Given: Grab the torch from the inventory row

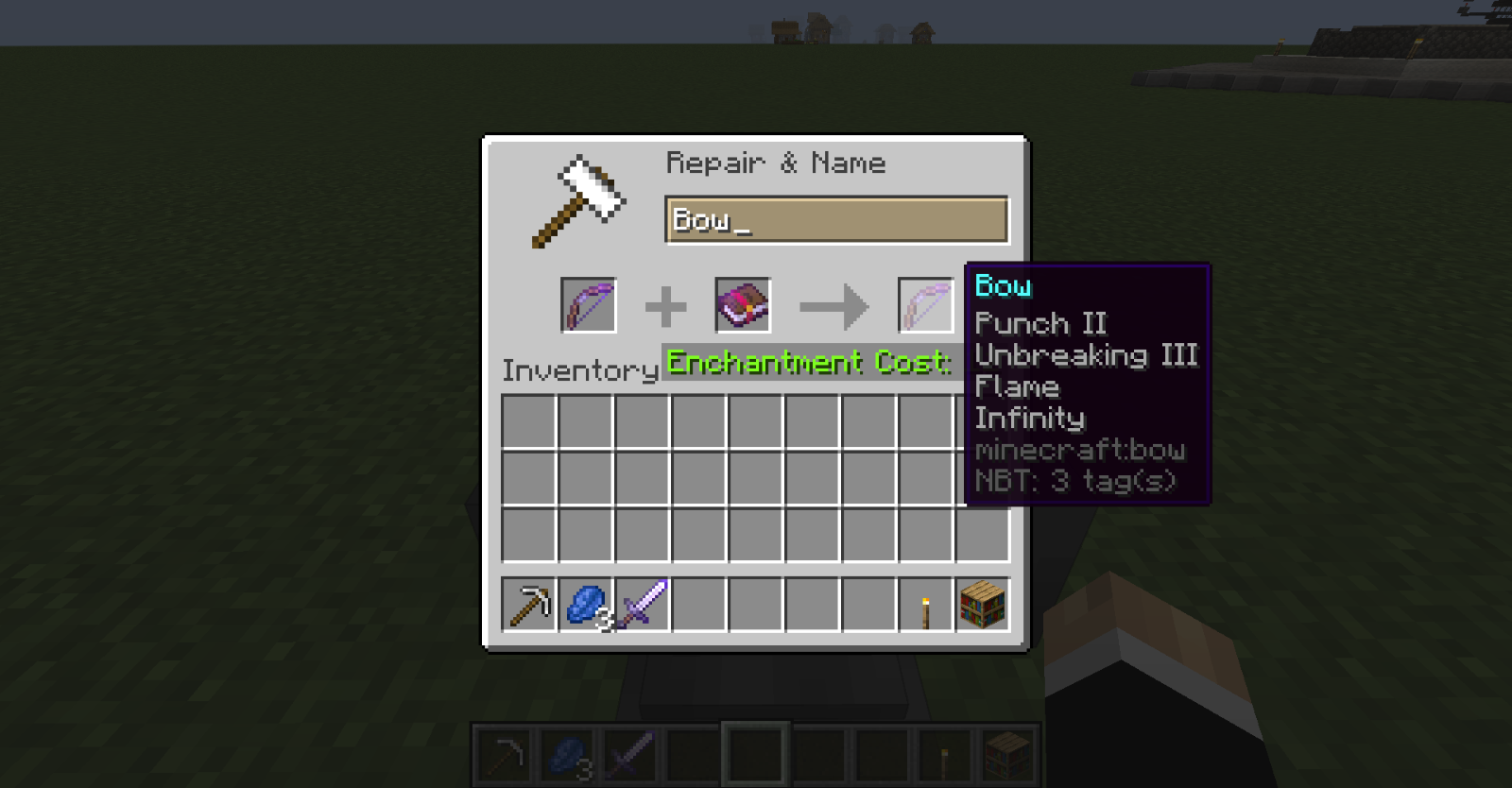Looking at the screenshot, I should click(x=926, y=606).
